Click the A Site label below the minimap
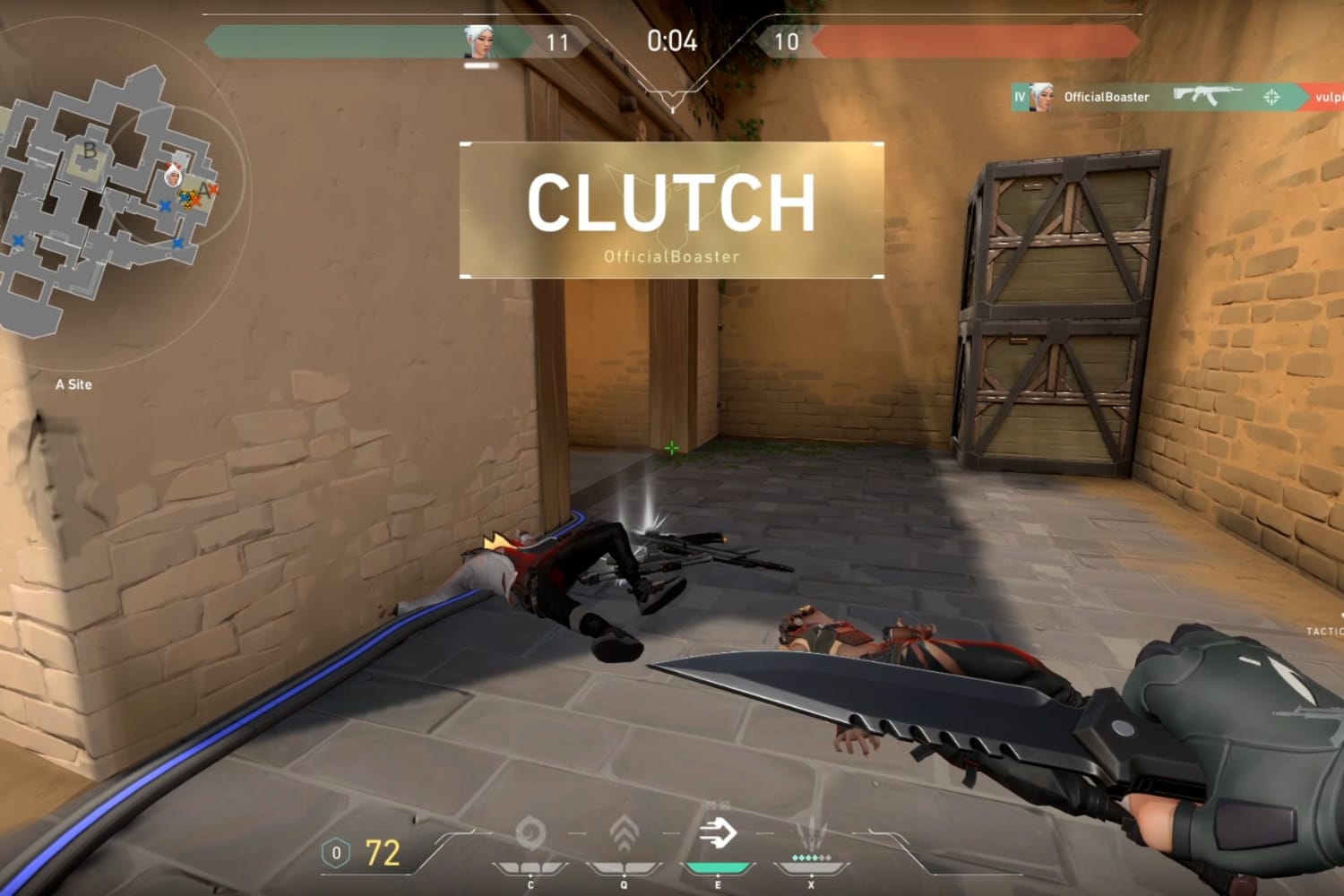Screen dimensions: 1344x896 tap(73, 383)
